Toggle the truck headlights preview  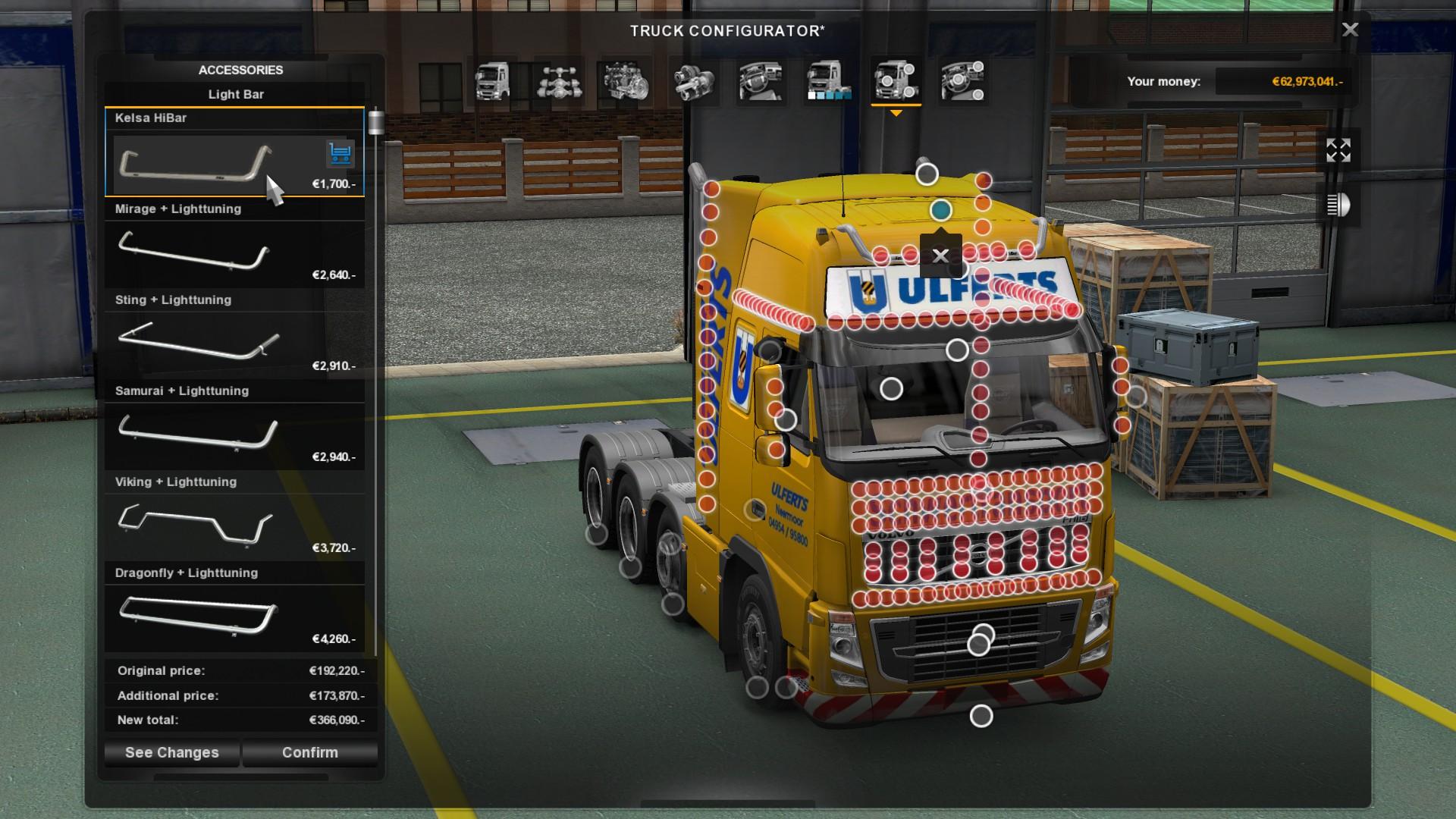[1338, 205]
